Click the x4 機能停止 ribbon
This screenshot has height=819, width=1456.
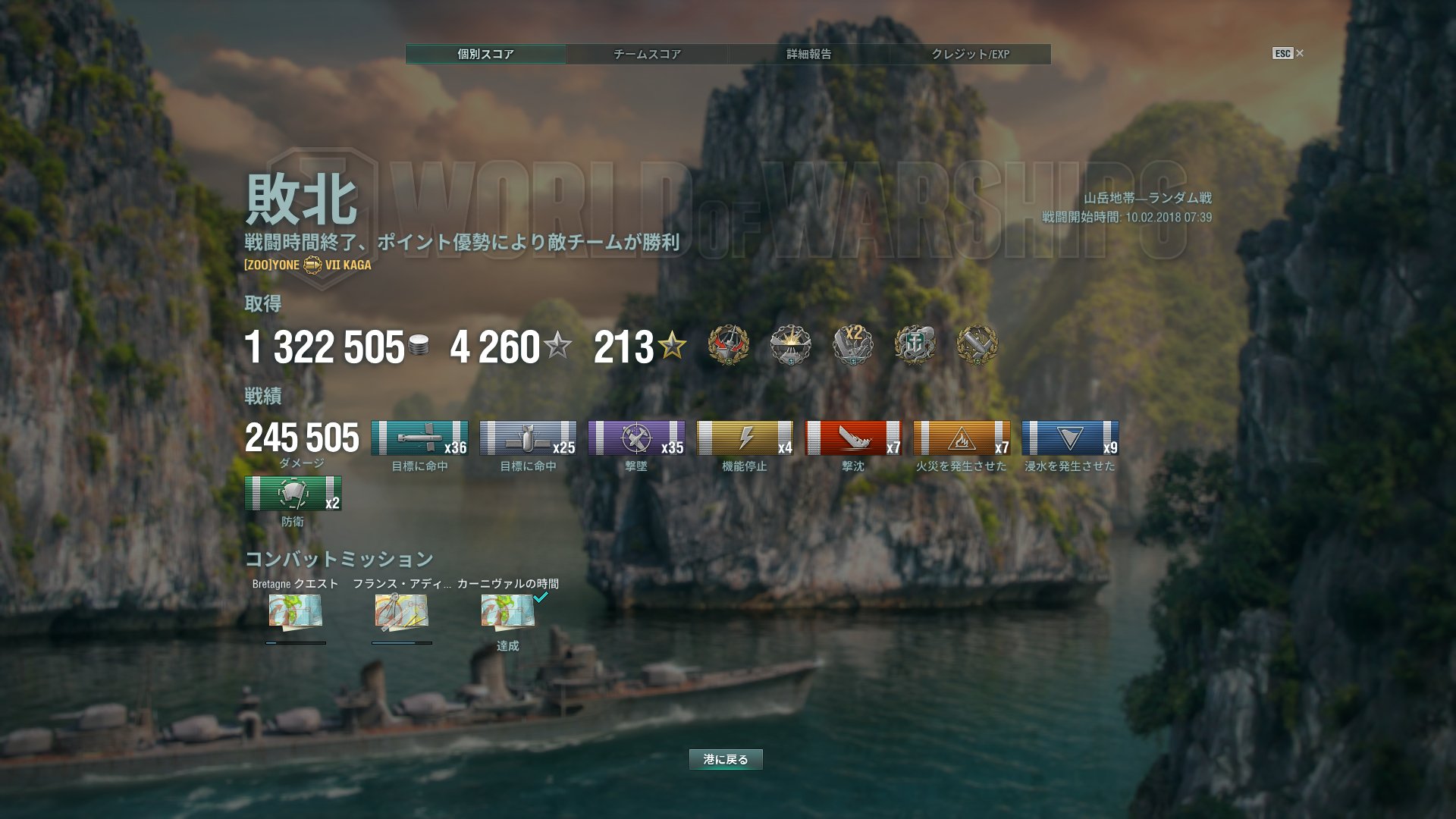pos(745,438)
